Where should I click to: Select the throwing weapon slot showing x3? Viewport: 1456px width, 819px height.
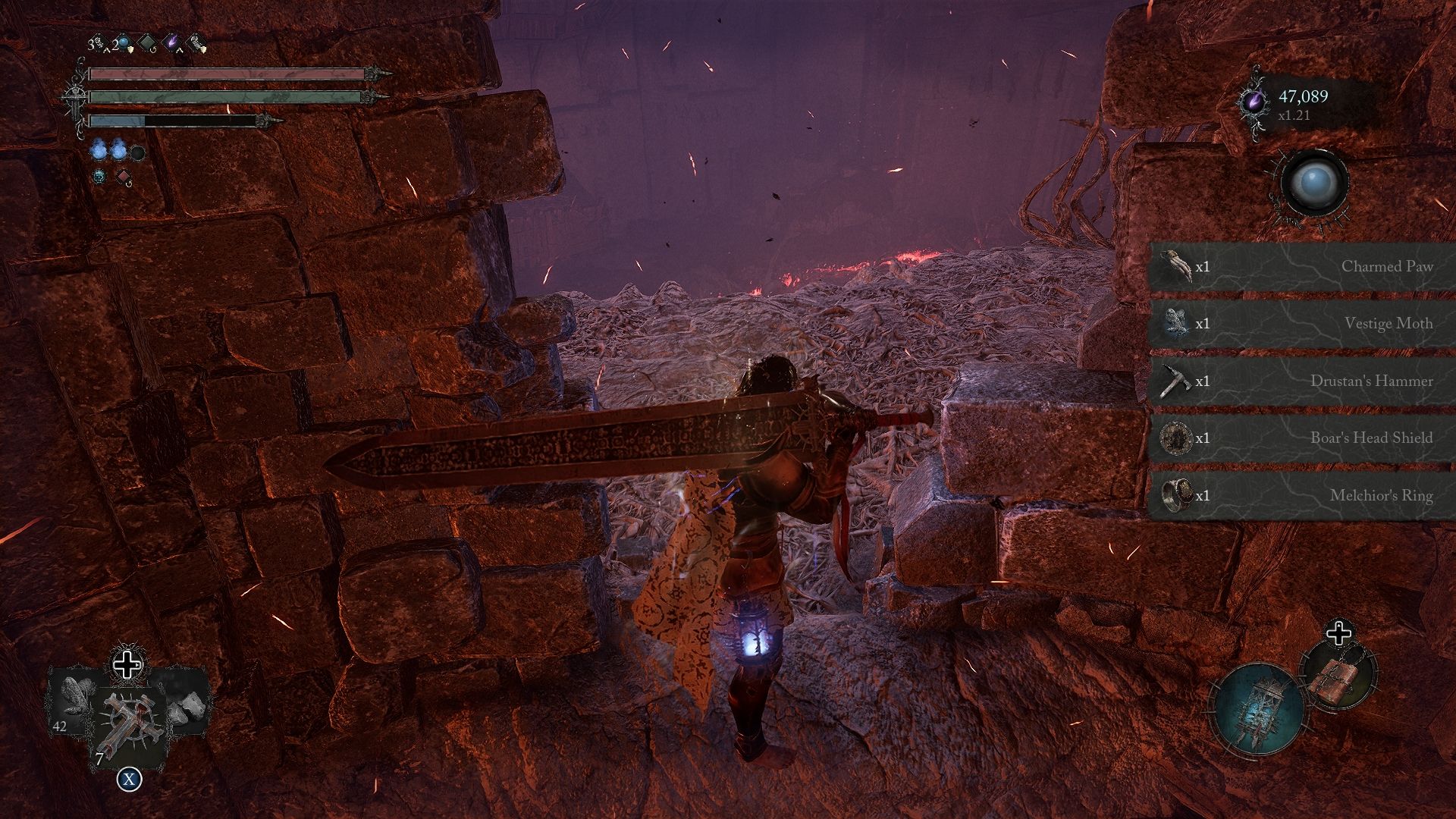pos(99,42)
